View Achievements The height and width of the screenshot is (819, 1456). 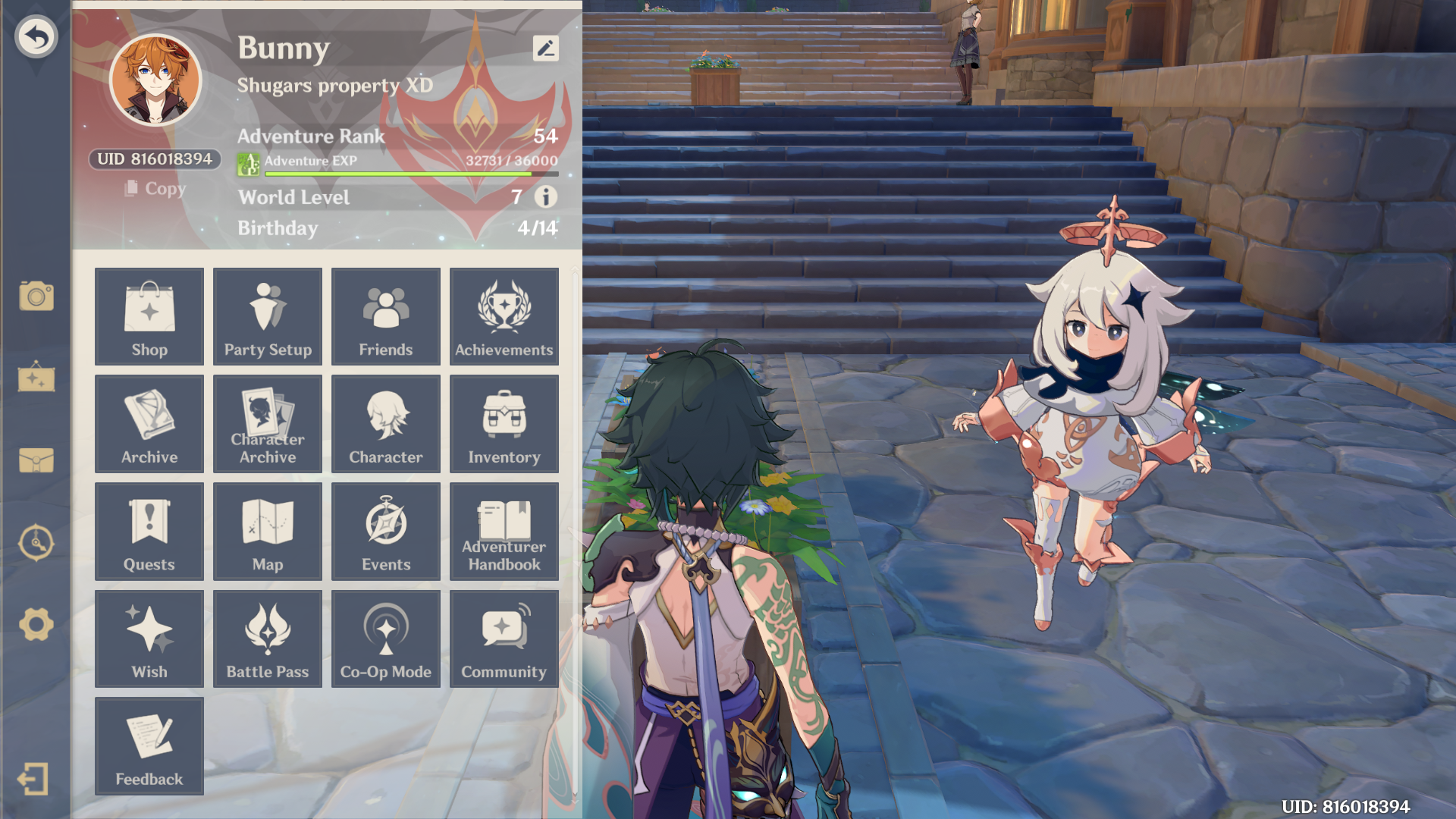coord(504,316)
